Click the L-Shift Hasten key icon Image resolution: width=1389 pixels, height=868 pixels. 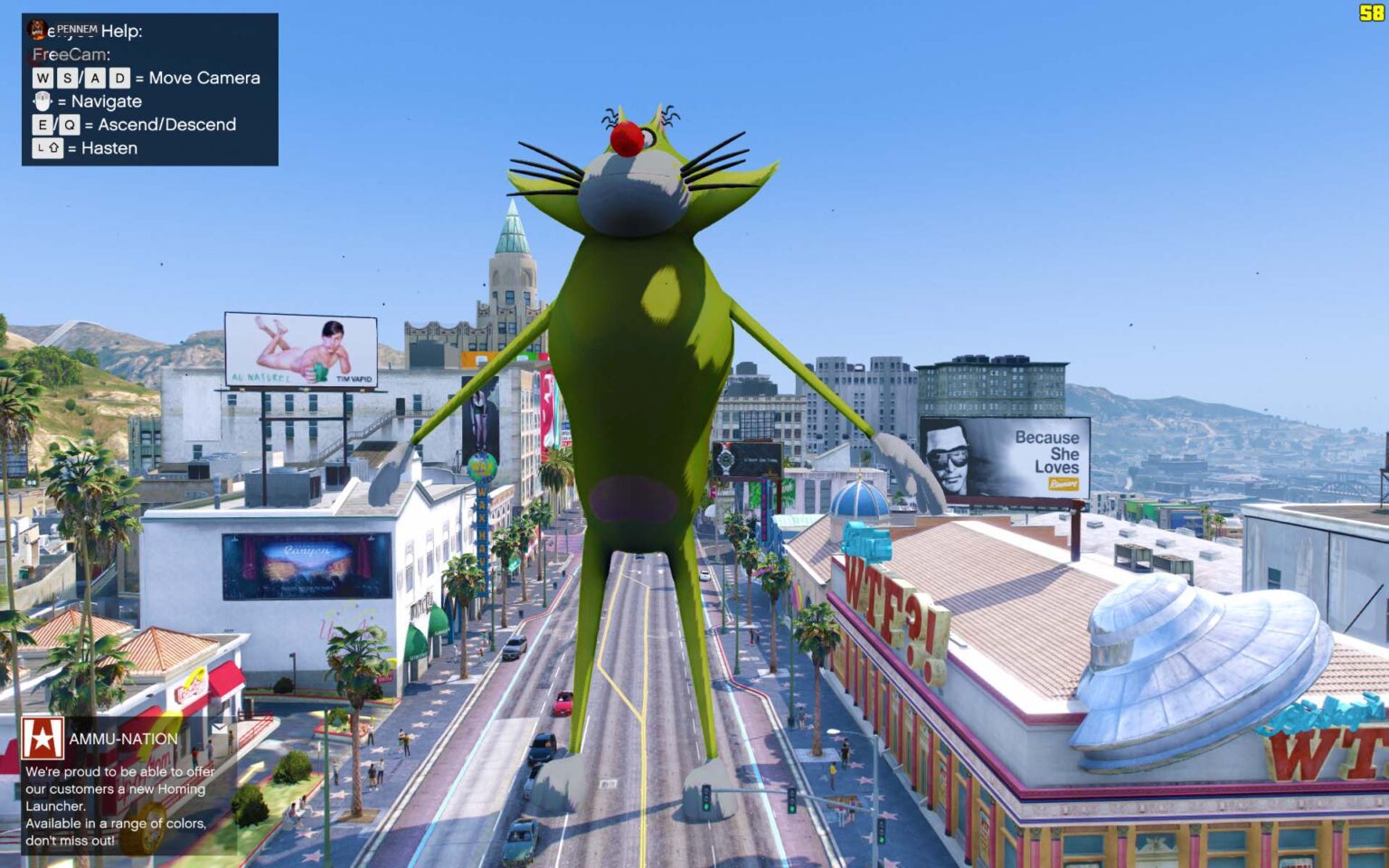tap(48, 147)
